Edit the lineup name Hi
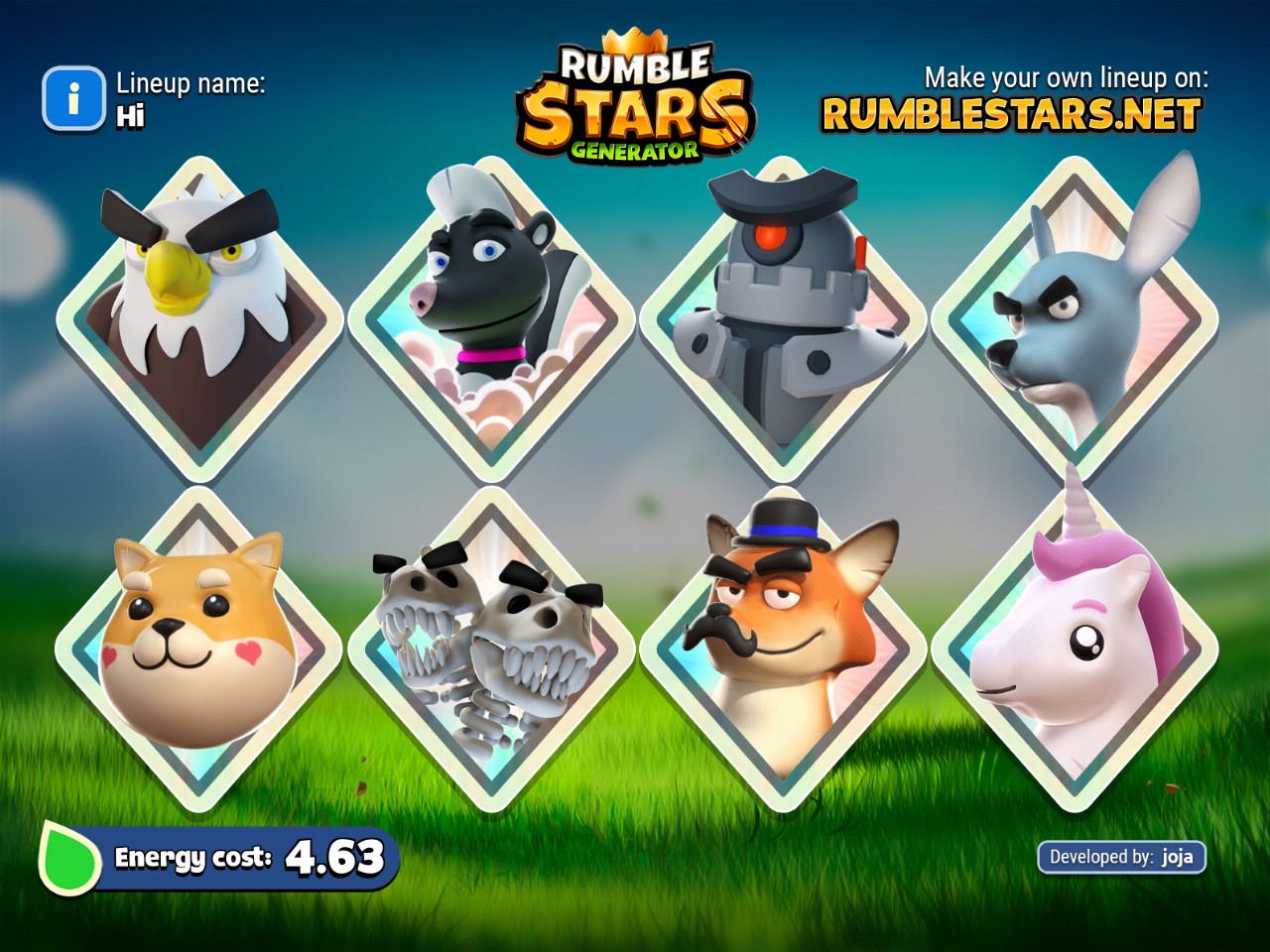The image size is (1270, 952). coord(131,116)
